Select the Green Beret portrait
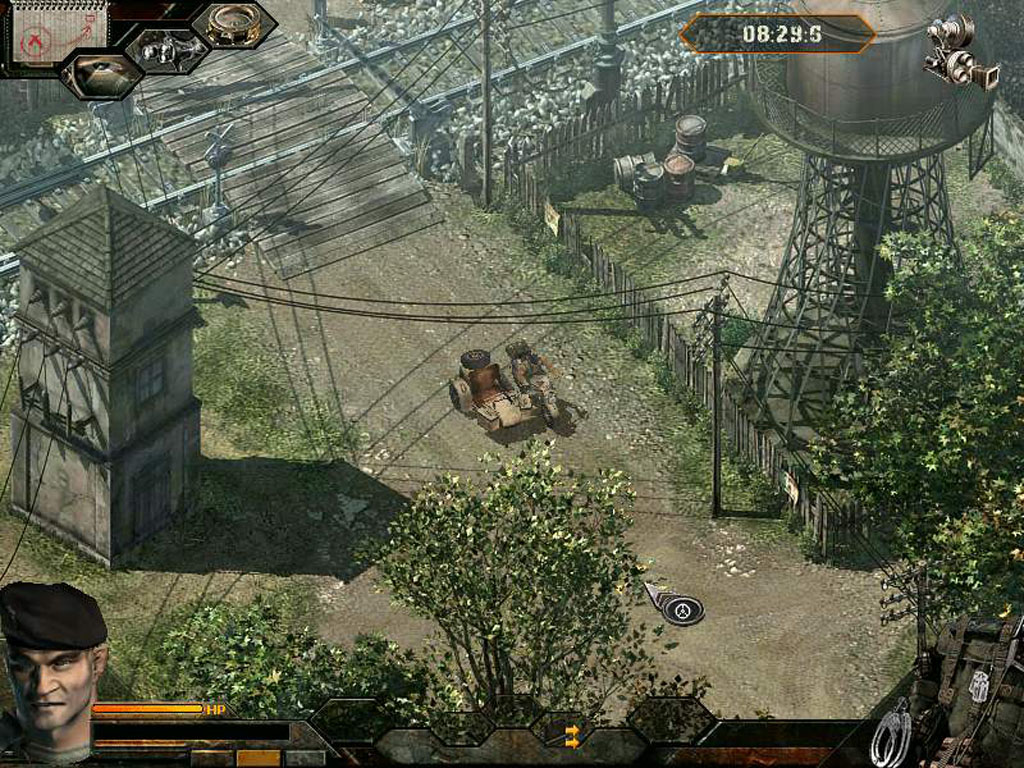Viewport: 1024px width, 768px height. pos(50,670)
